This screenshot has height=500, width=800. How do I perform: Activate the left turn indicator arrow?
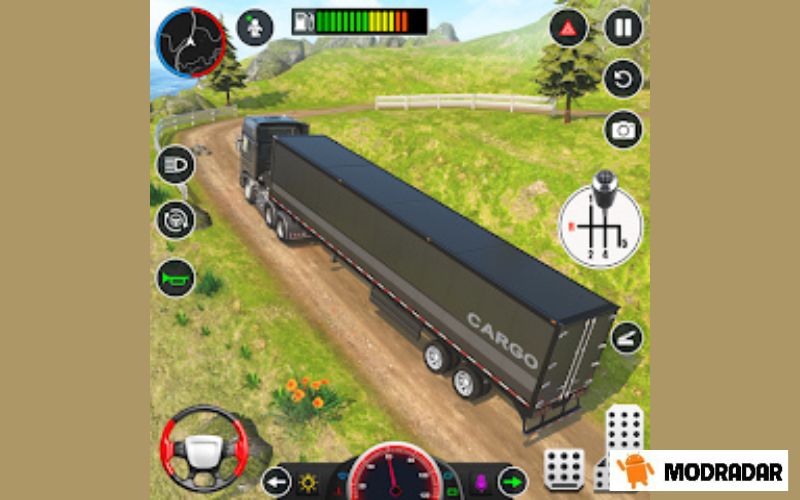[x=277, y=482]
